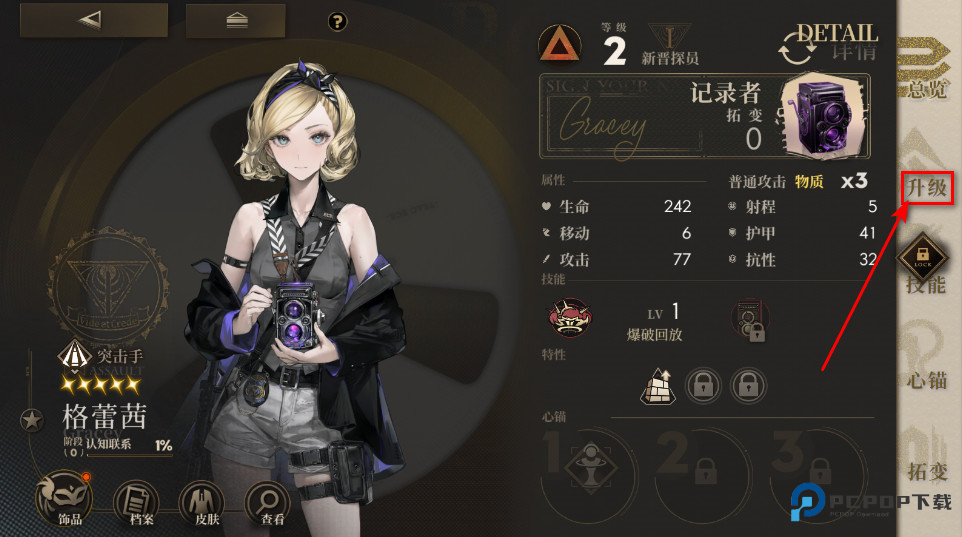Switch to the 升级 level-up tab
Viewport: 962px width, 537px height.
pyautogui.click(x=926, y=186)
